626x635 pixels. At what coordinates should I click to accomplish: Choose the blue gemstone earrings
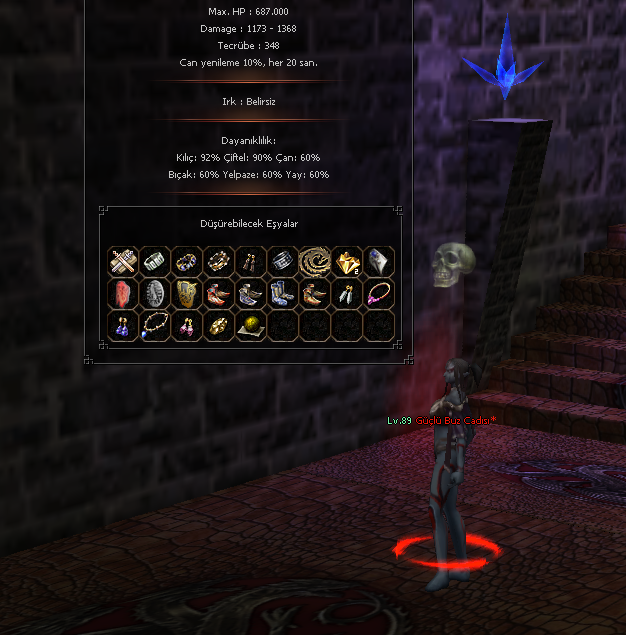tap(122, 325)
